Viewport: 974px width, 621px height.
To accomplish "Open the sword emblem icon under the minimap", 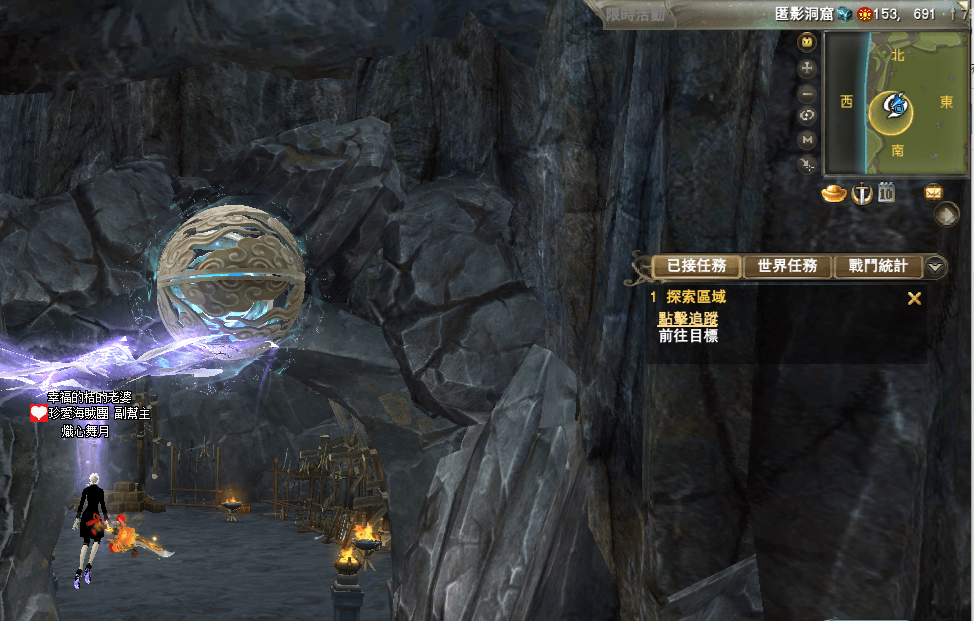I will point(861,193).
